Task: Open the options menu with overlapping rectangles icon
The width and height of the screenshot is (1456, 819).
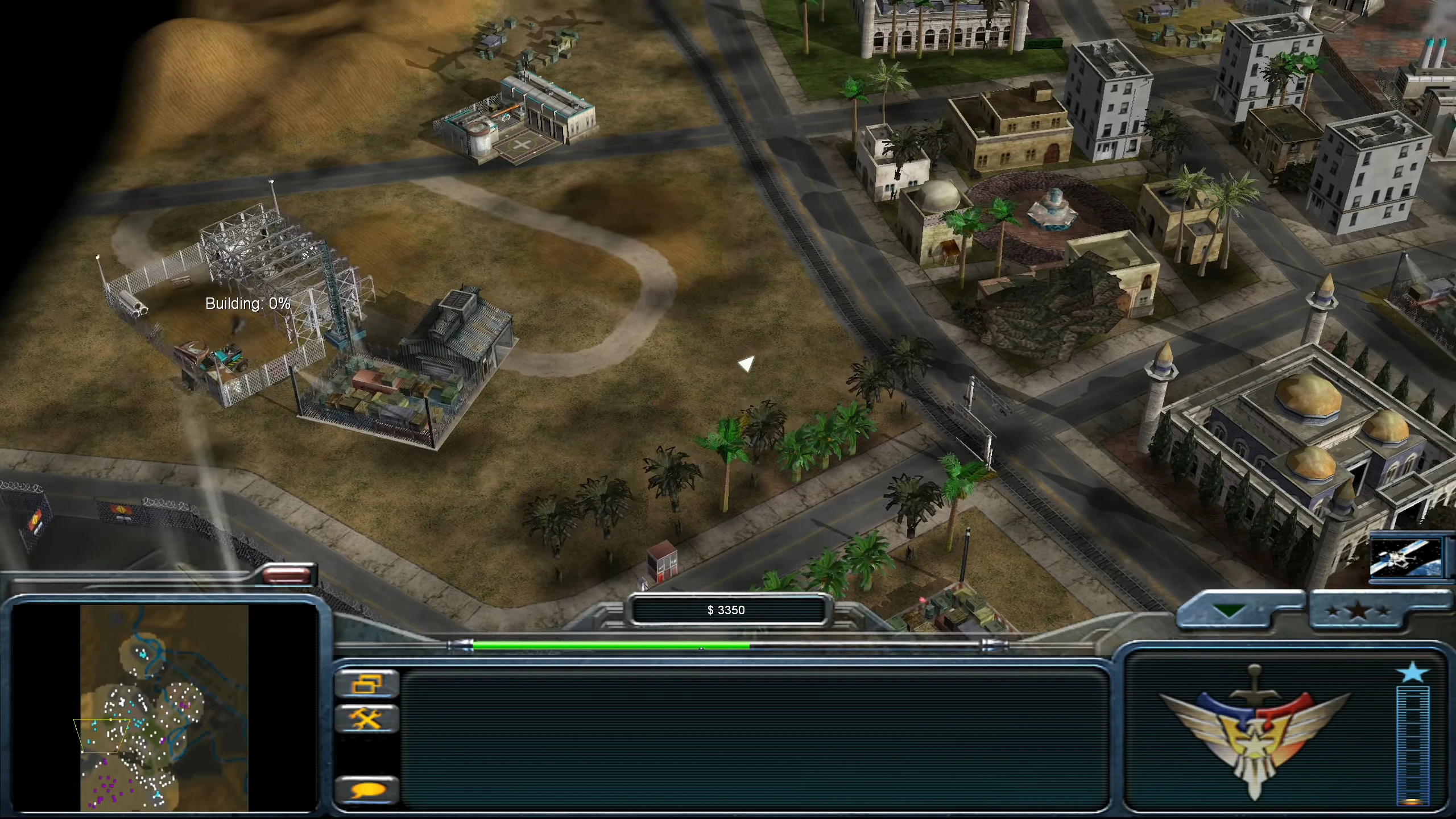Action: (x=367, y=684)
